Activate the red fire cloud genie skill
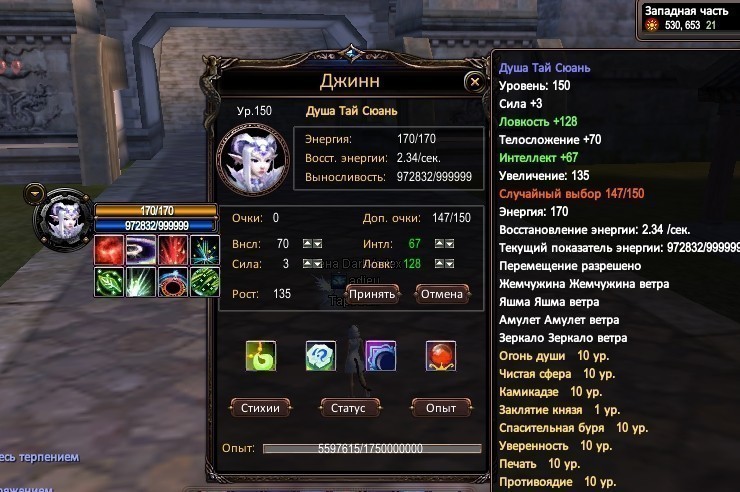The height and width of the screenshot is (492, 740). [x=108, y=251]
